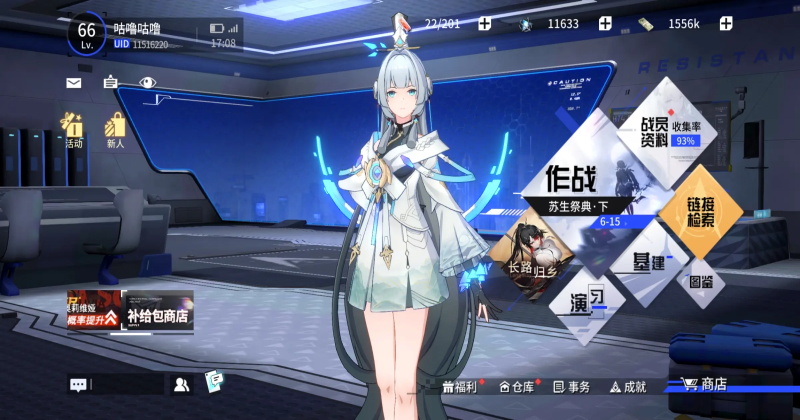Open the mail envelope icon
This screenshot has width=800, height=420.
point(74,83)
